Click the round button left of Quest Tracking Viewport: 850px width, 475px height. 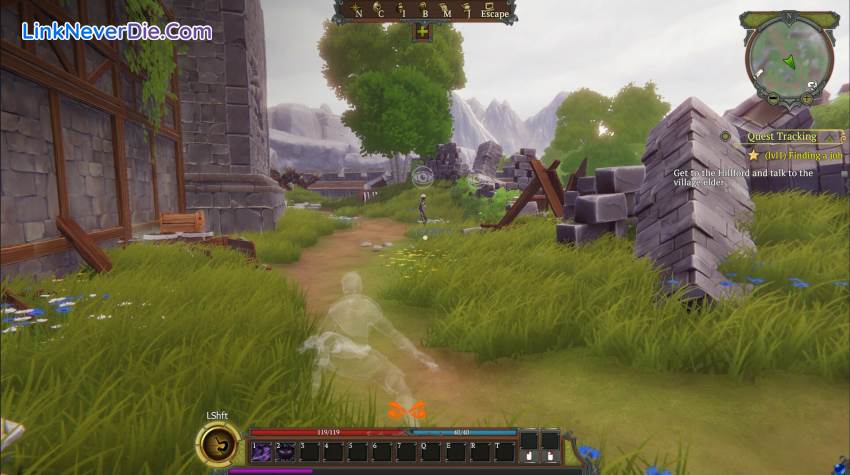point(725,136)
